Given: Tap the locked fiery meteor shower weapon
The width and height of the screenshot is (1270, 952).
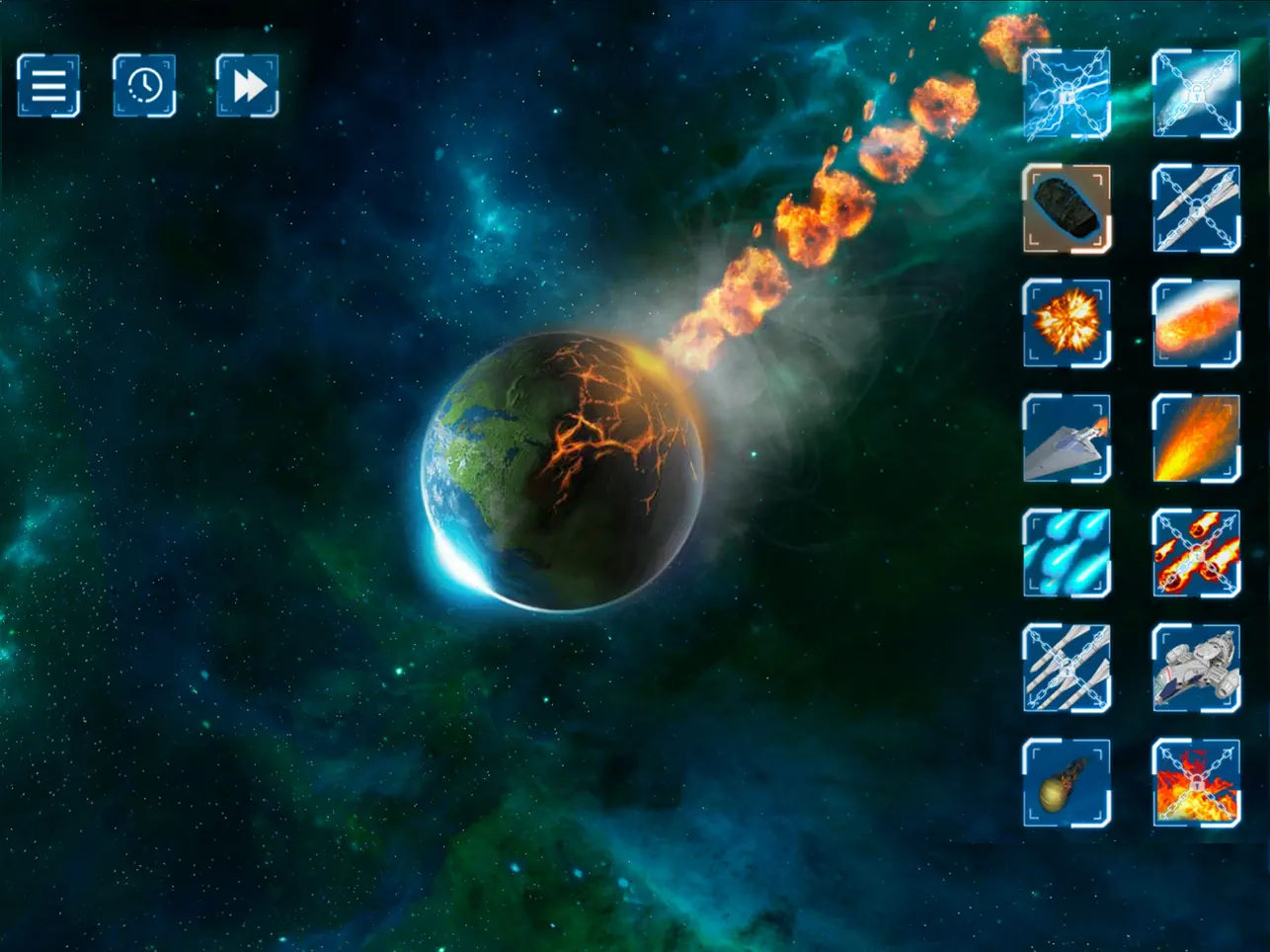Looking at the screenshot, I should coord(1196,553).
